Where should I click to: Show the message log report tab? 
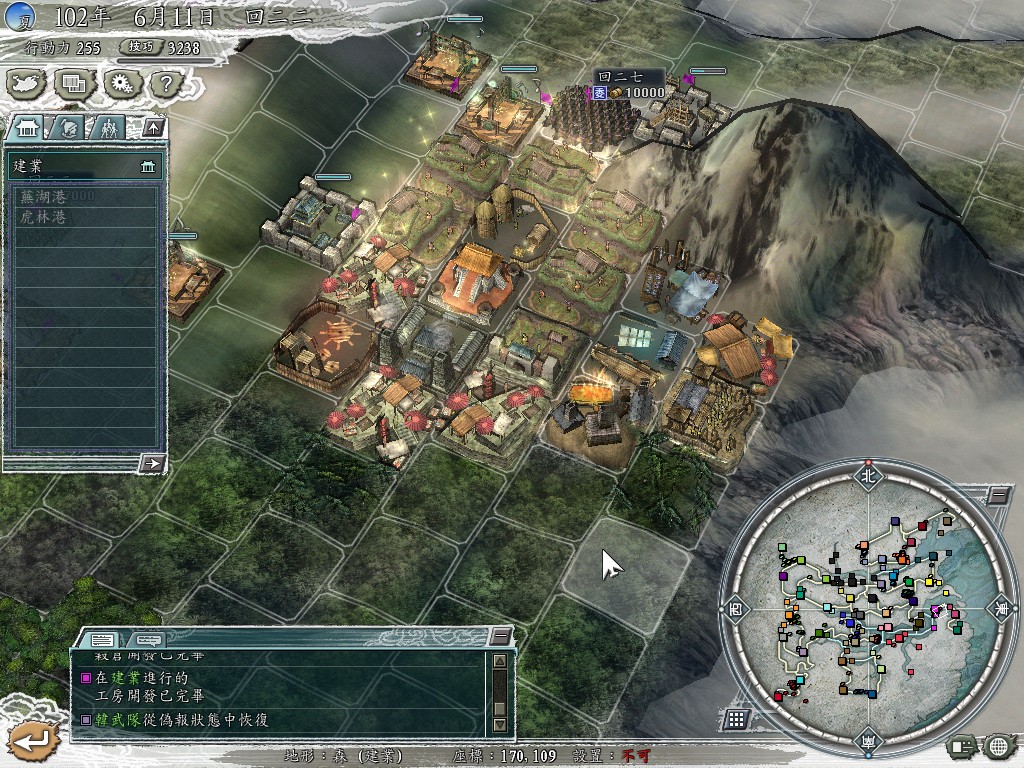103,639
